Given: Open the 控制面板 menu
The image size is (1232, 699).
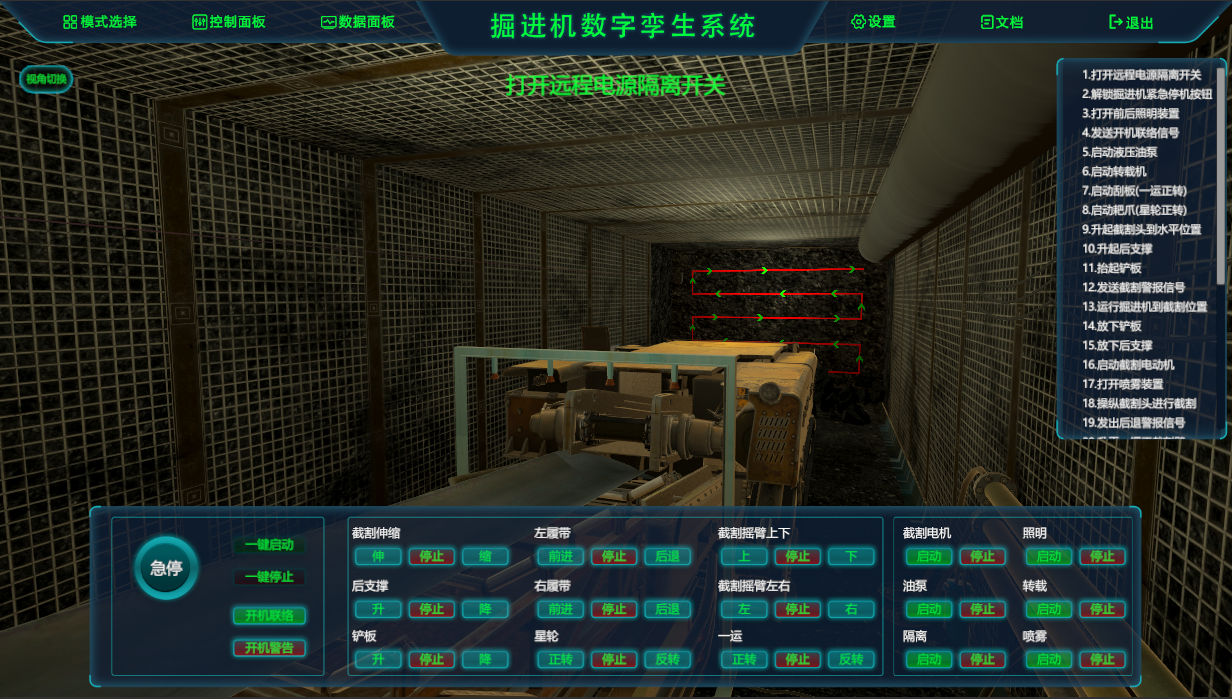Looking at the screenshot, I should [x=228, y=22].
